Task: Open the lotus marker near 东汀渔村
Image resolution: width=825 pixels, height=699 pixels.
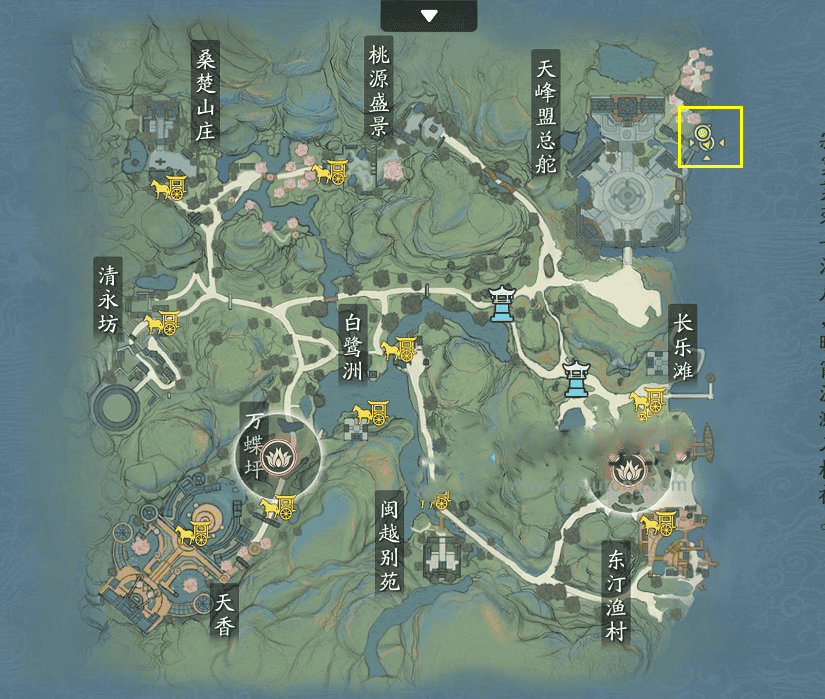Action: coord(631,468)
